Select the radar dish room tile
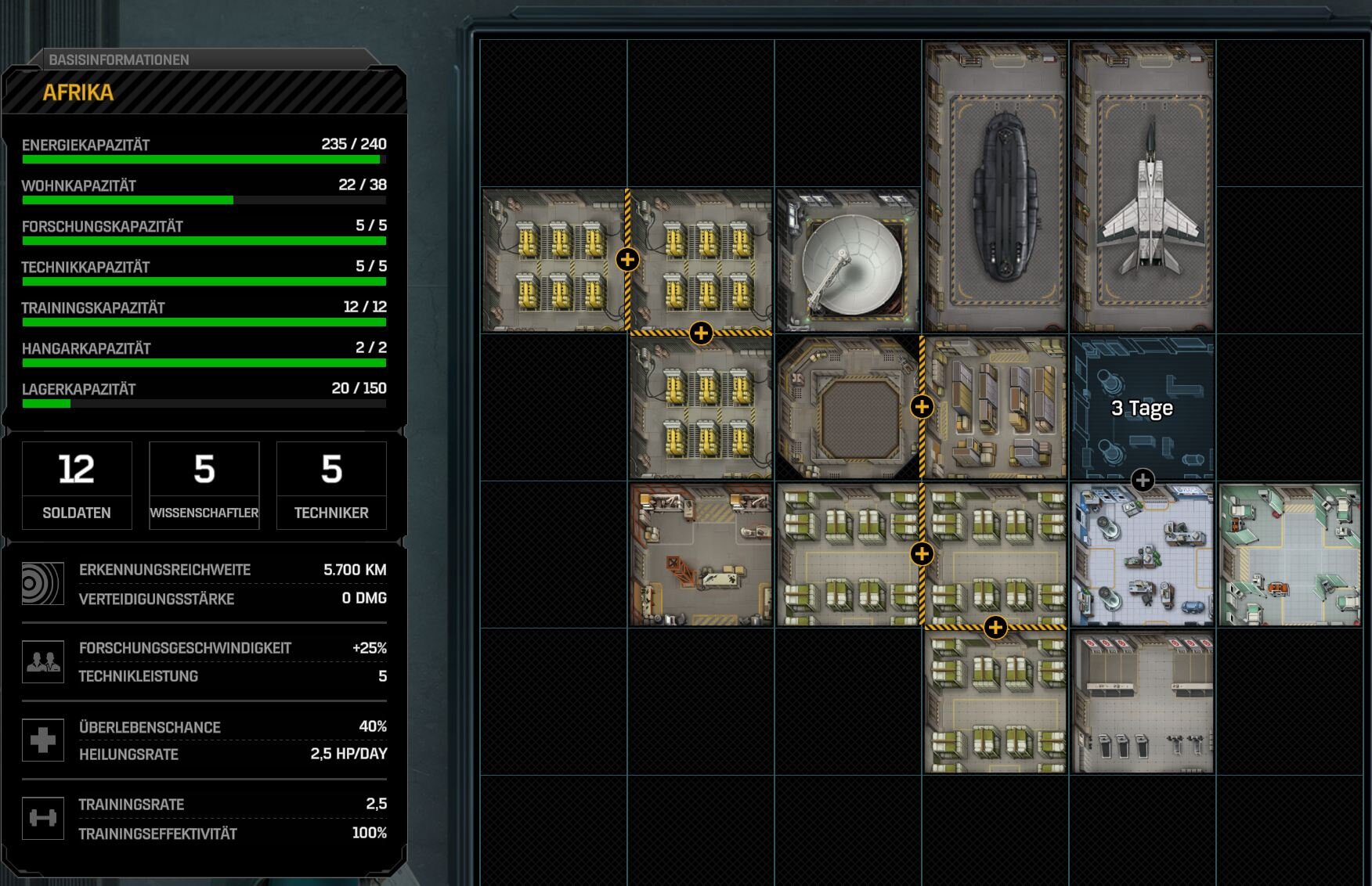Screen dimensions: 1372x886 coord(848,261)
